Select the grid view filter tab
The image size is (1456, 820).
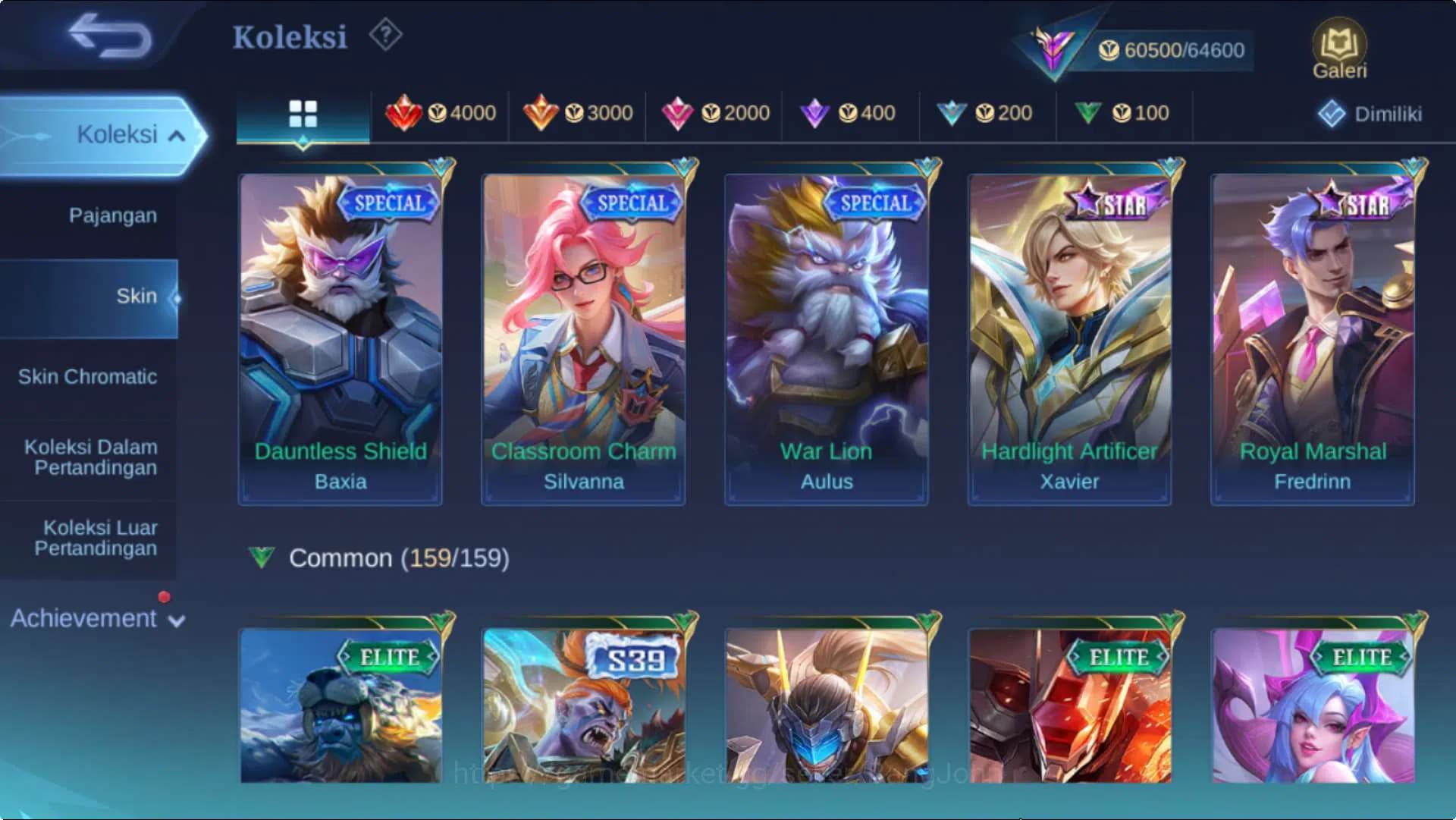coord(303,114)
